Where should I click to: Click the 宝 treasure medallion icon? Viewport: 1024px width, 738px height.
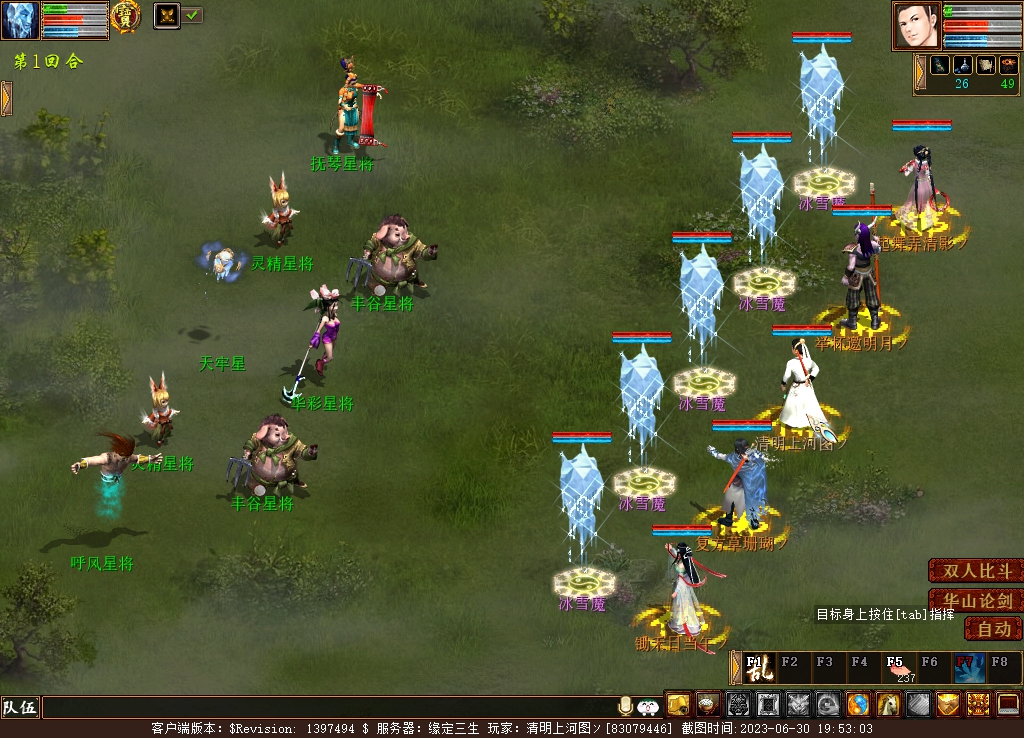click(x=125, y=17)
